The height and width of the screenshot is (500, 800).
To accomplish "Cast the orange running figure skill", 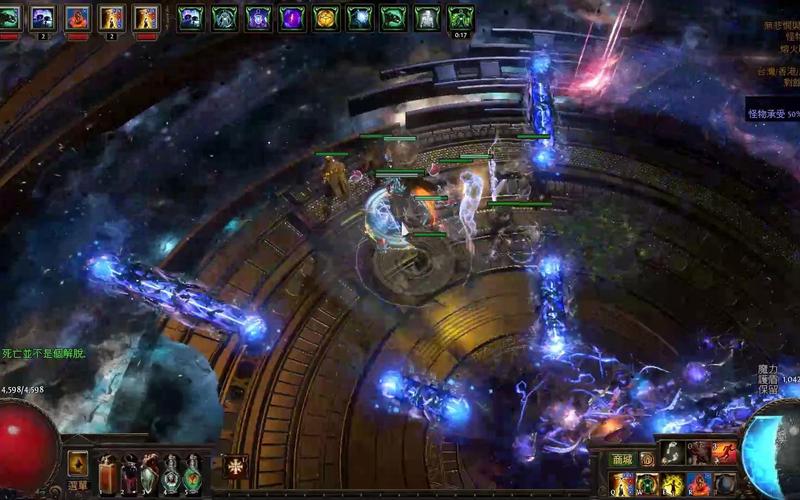I will click(724, 454).
